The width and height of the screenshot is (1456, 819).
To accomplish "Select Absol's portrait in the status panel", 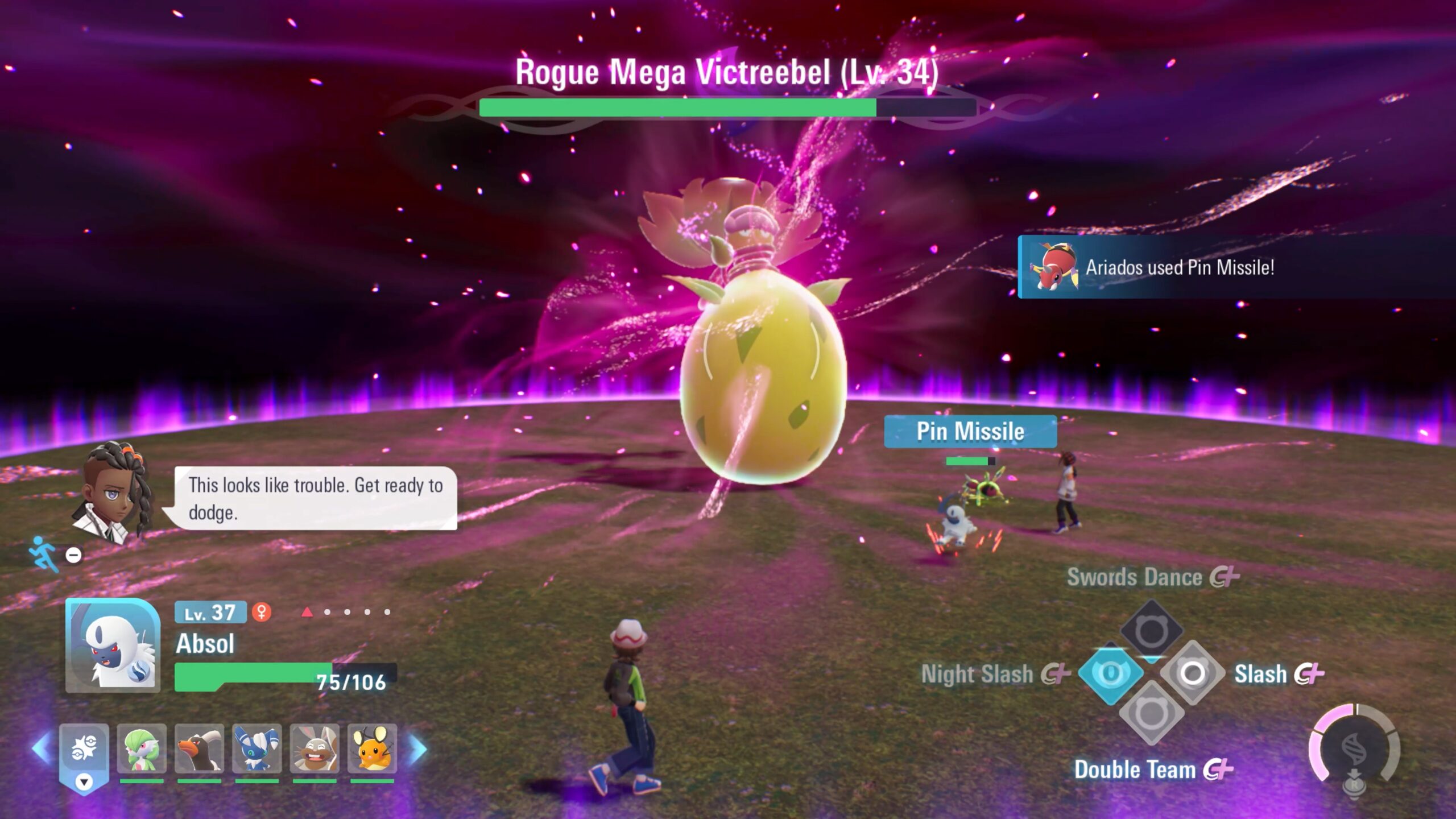I will tap(113, 646).
